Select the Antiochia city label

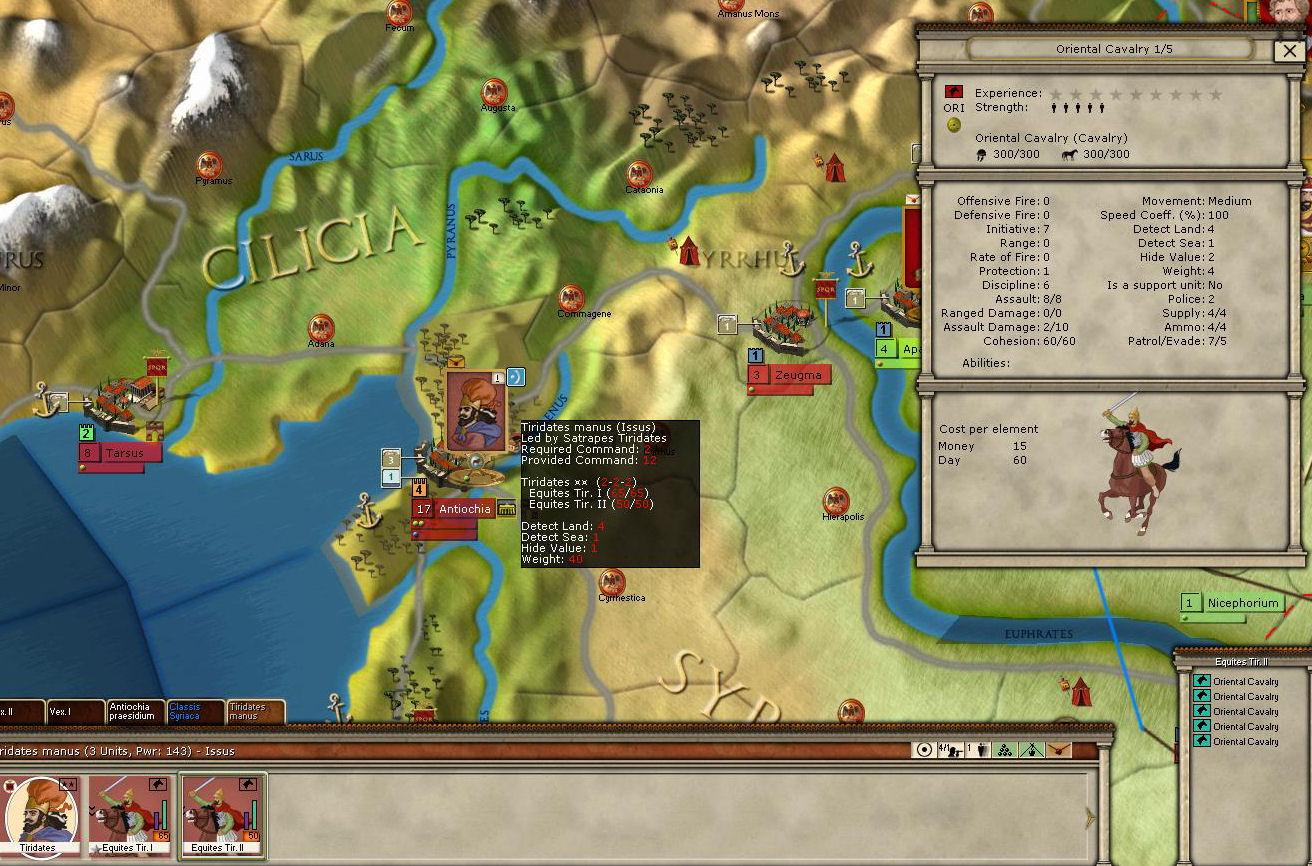pos(465,509)
